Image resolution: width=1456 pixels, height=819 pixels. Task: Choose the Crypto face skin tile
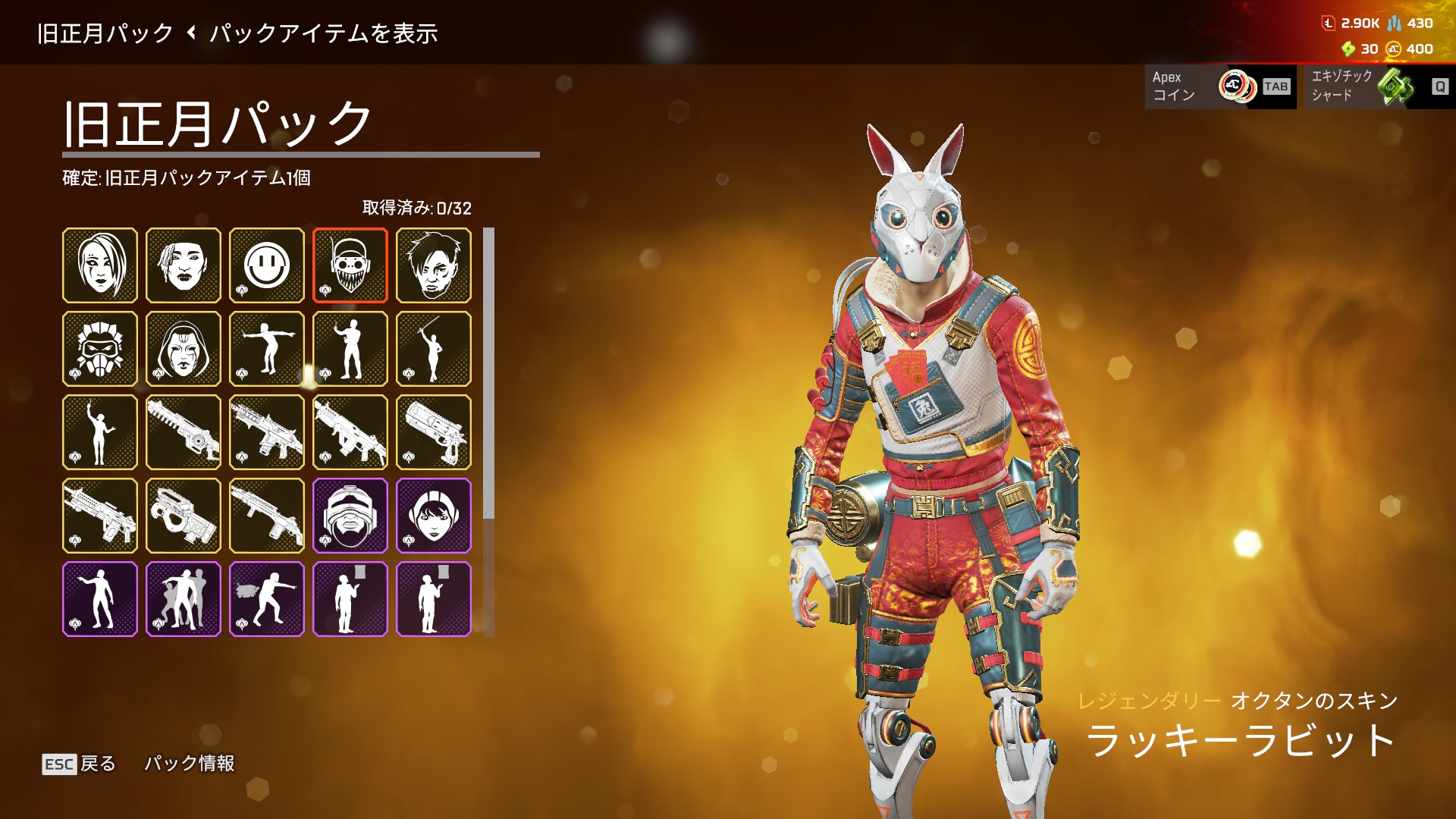coord(434,265)
